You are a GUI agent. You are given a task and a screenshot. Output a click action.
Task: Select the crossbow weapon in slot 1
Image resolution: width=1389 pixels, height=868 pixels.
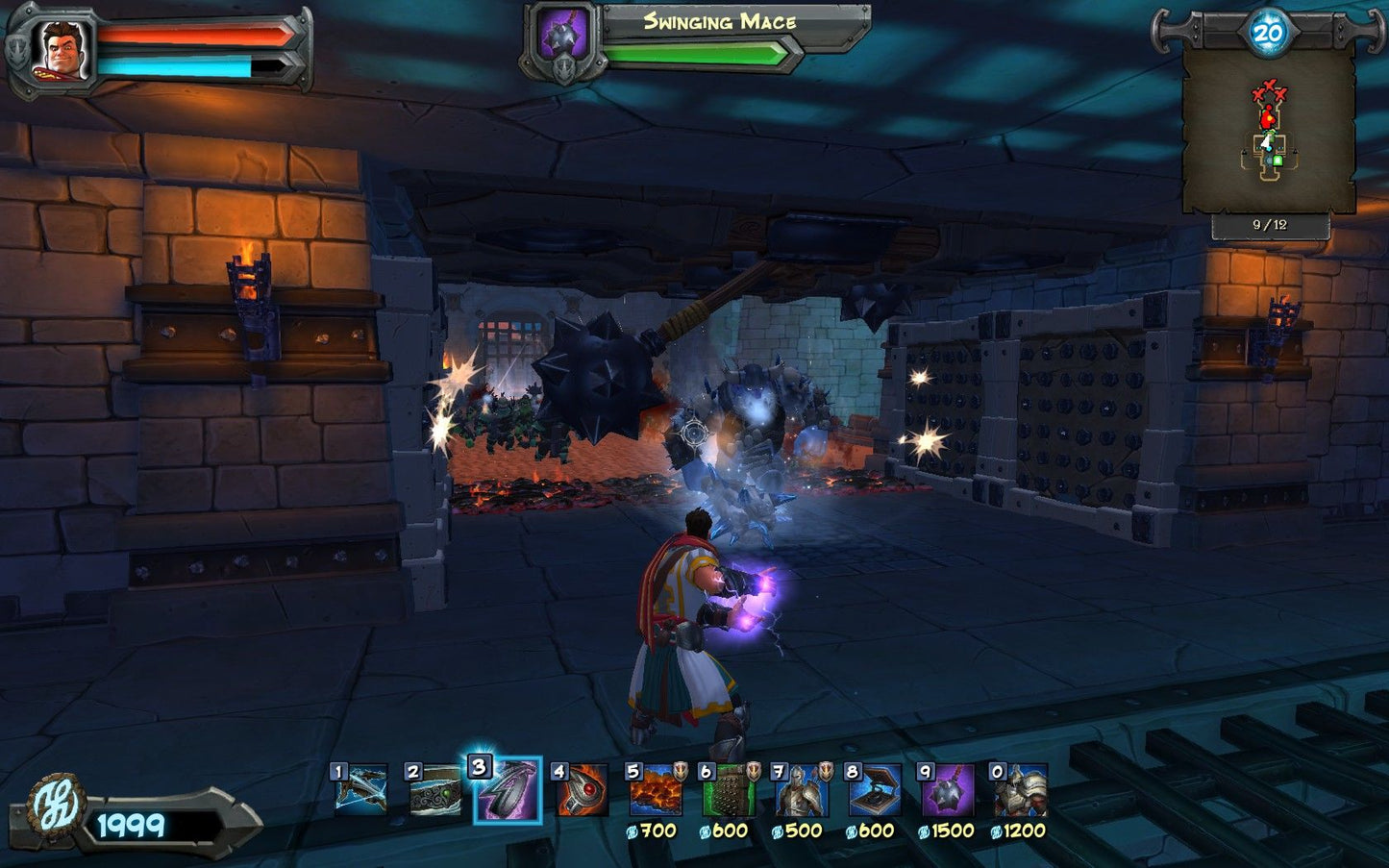coord(362,790)
